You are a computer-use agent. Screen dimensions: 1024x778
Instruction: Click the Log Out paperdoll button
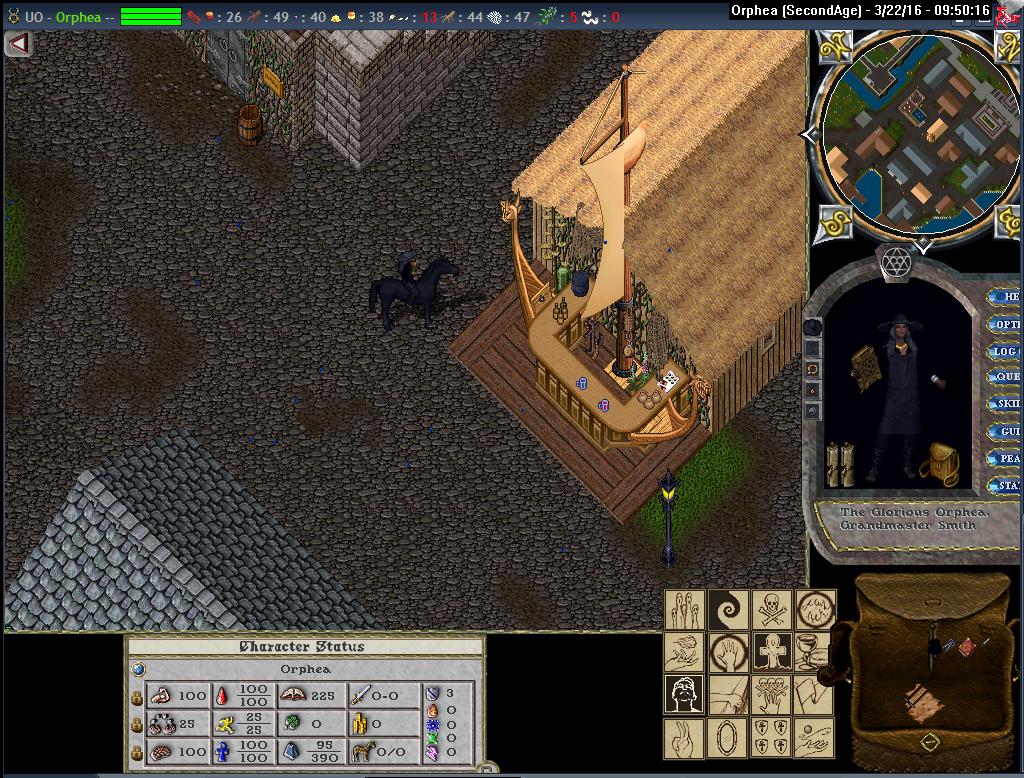pos(1005,351)
